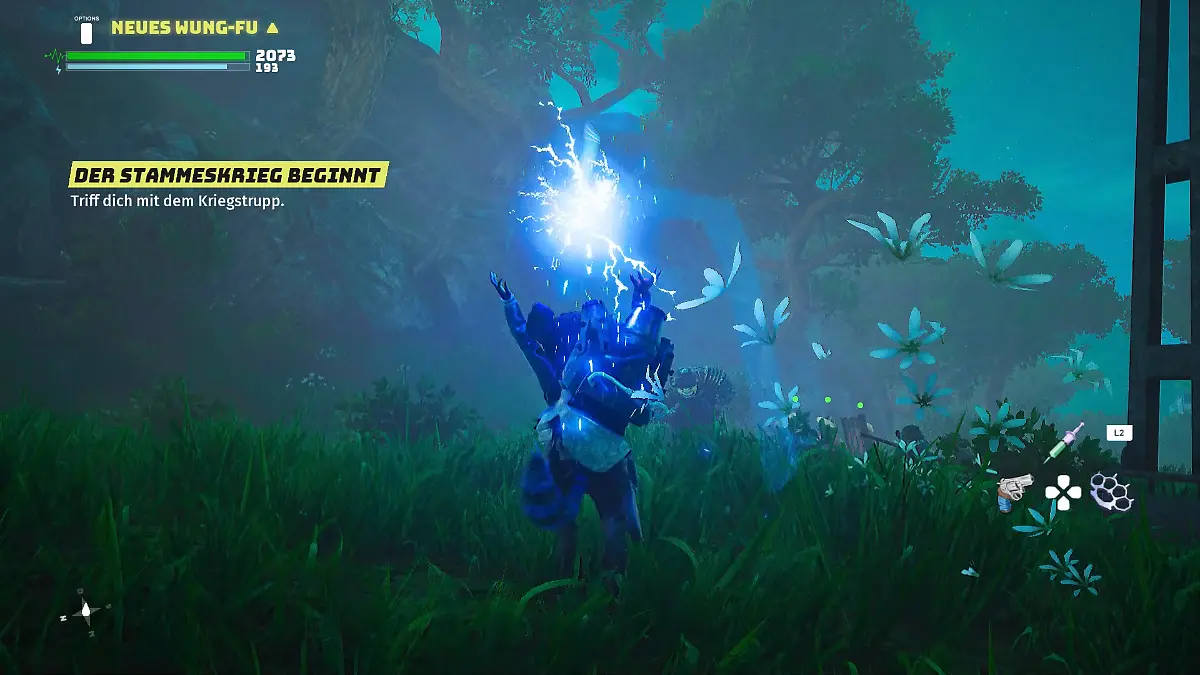The image size is (1200, 675).
Task: Select the revolver weapon icon
Action: (1014, 490)
